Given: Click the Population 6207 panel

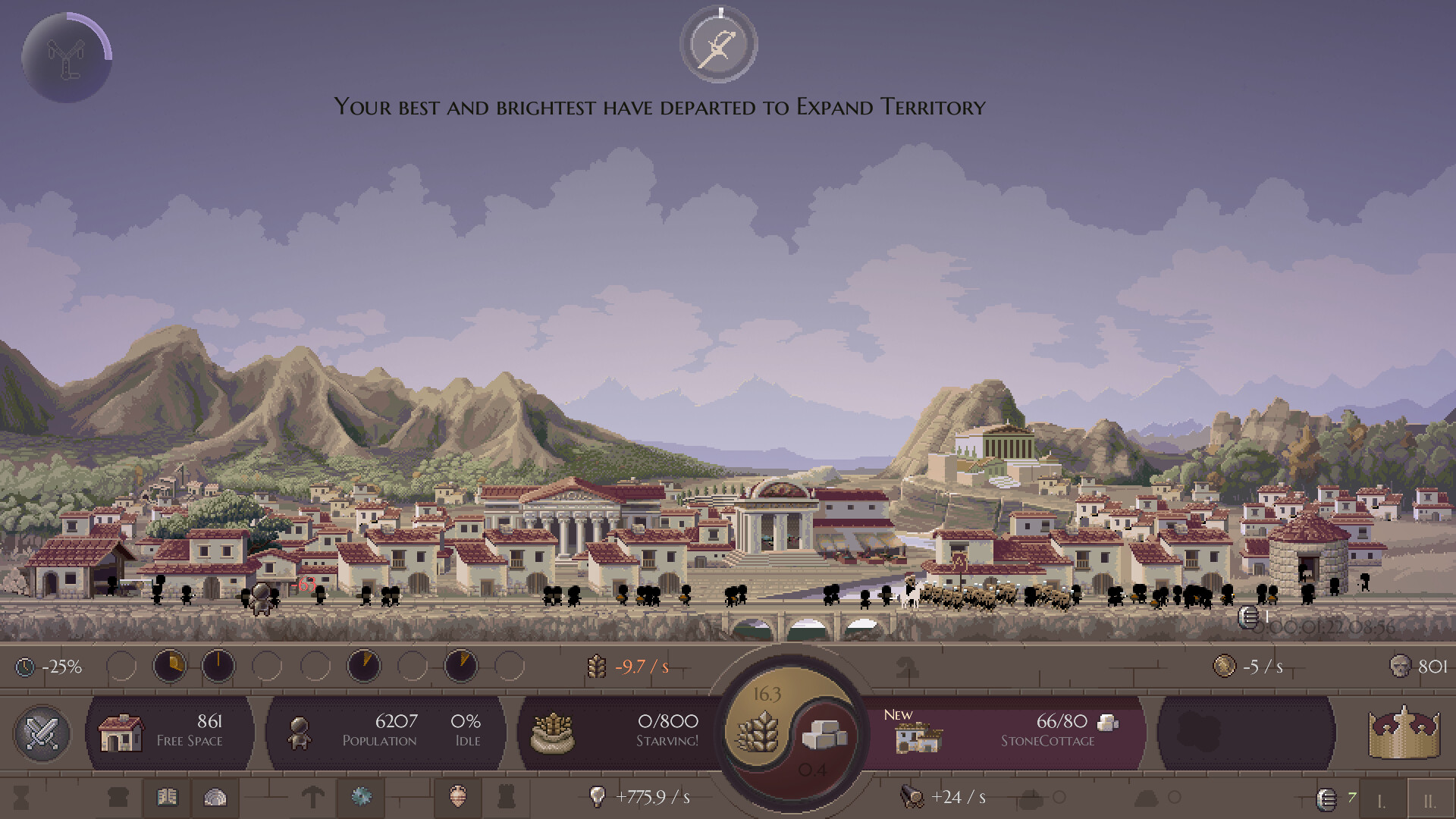Looking at the screenshot, I should [x=387, y=733].
